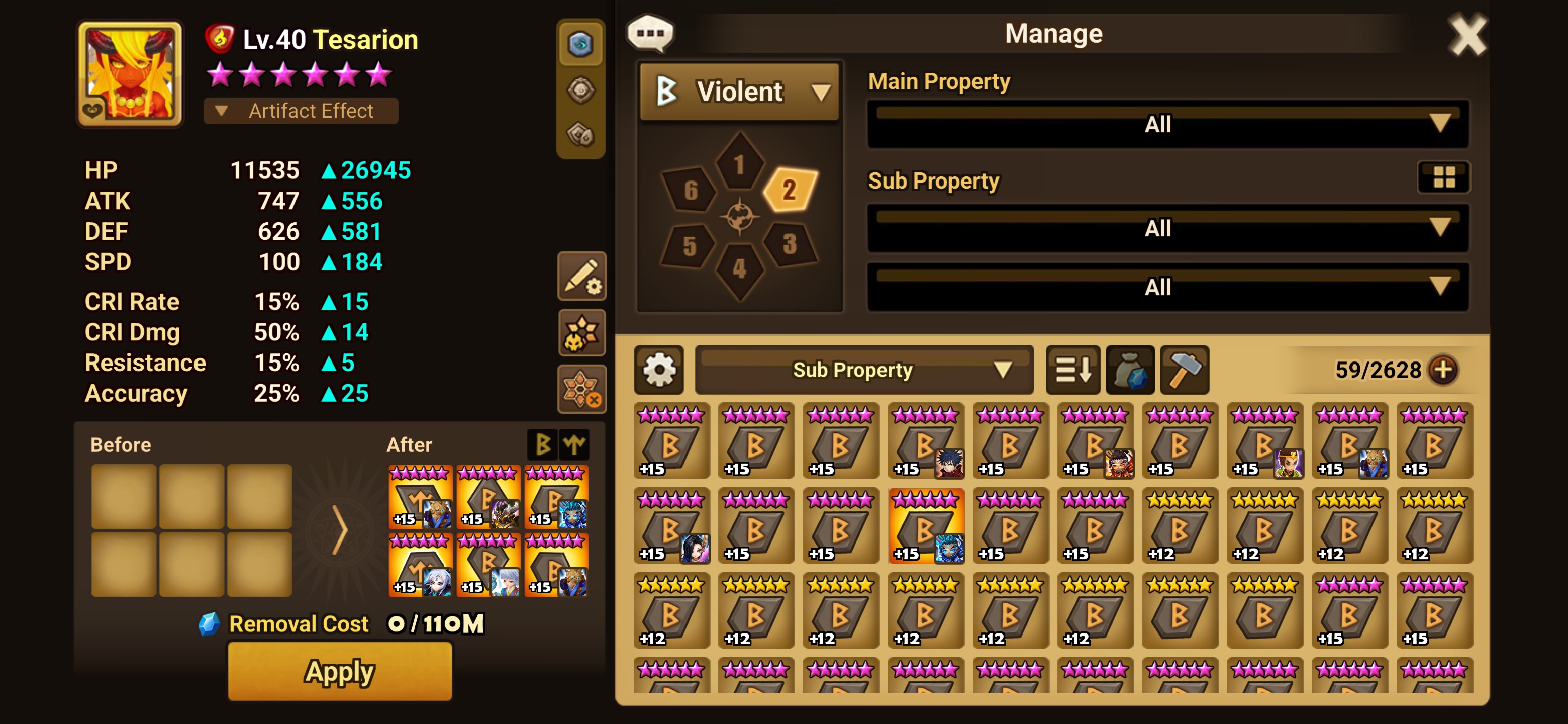The height and width of the screenshot is (724, 1568).
Task: Expand rune inventory with plus button
Action: pyautogui.click(x=1443, y=370)
